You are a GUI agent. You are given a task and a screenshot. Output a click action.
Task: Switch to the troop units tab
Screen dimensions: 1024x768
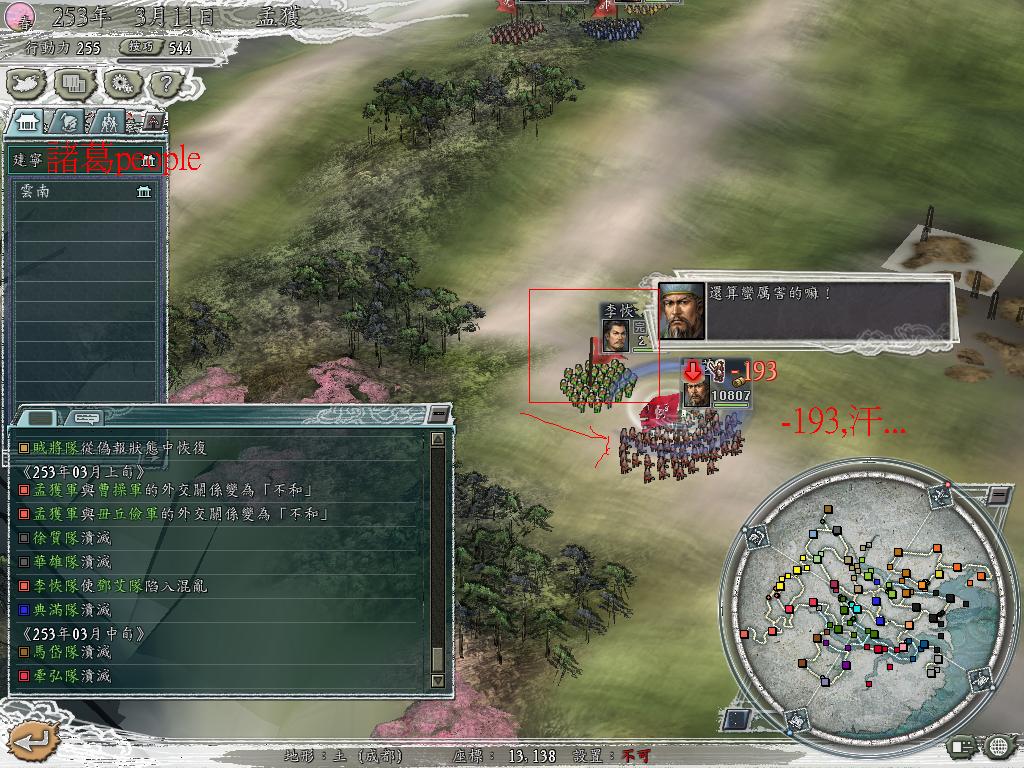(106, 122)
